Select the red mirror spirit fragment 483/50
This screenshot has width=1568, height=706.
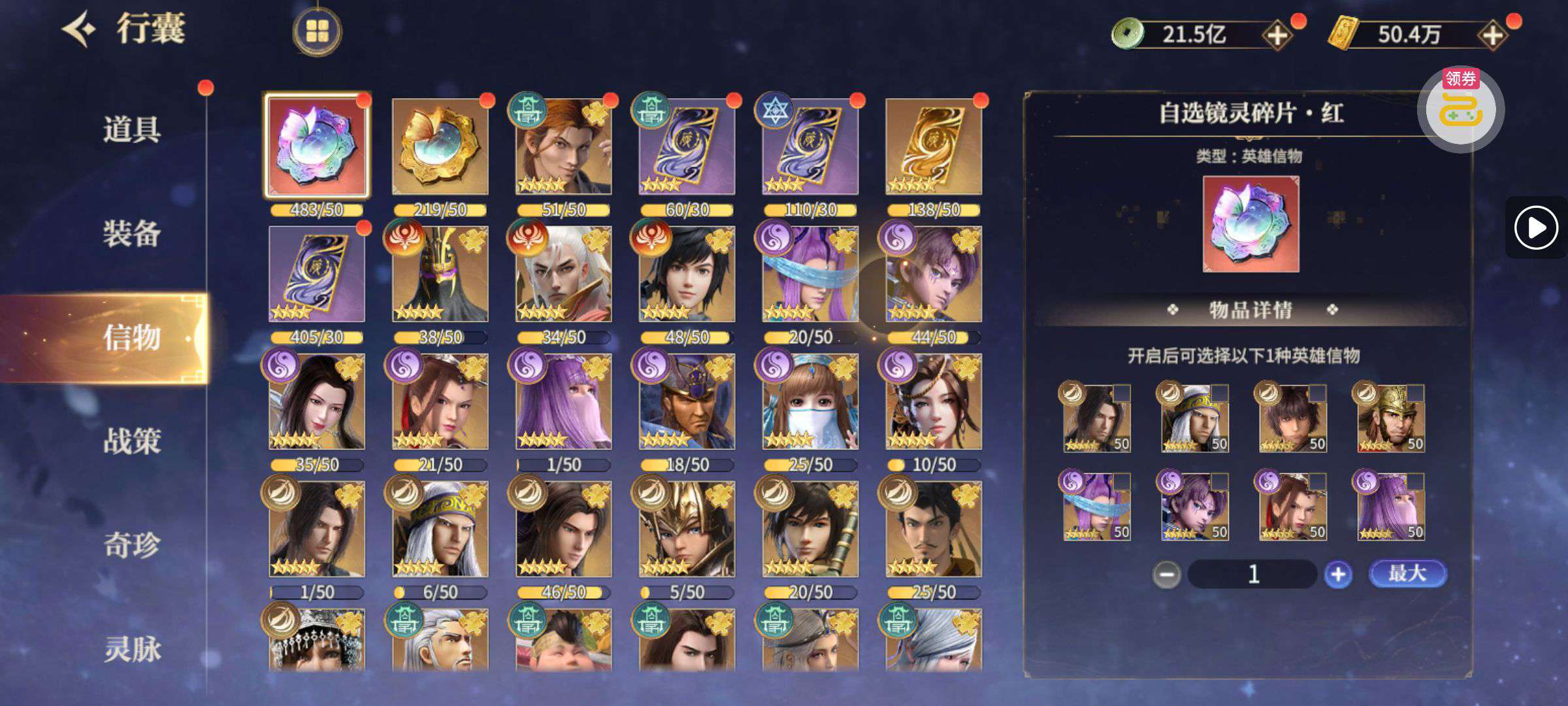tap(317, 146)
